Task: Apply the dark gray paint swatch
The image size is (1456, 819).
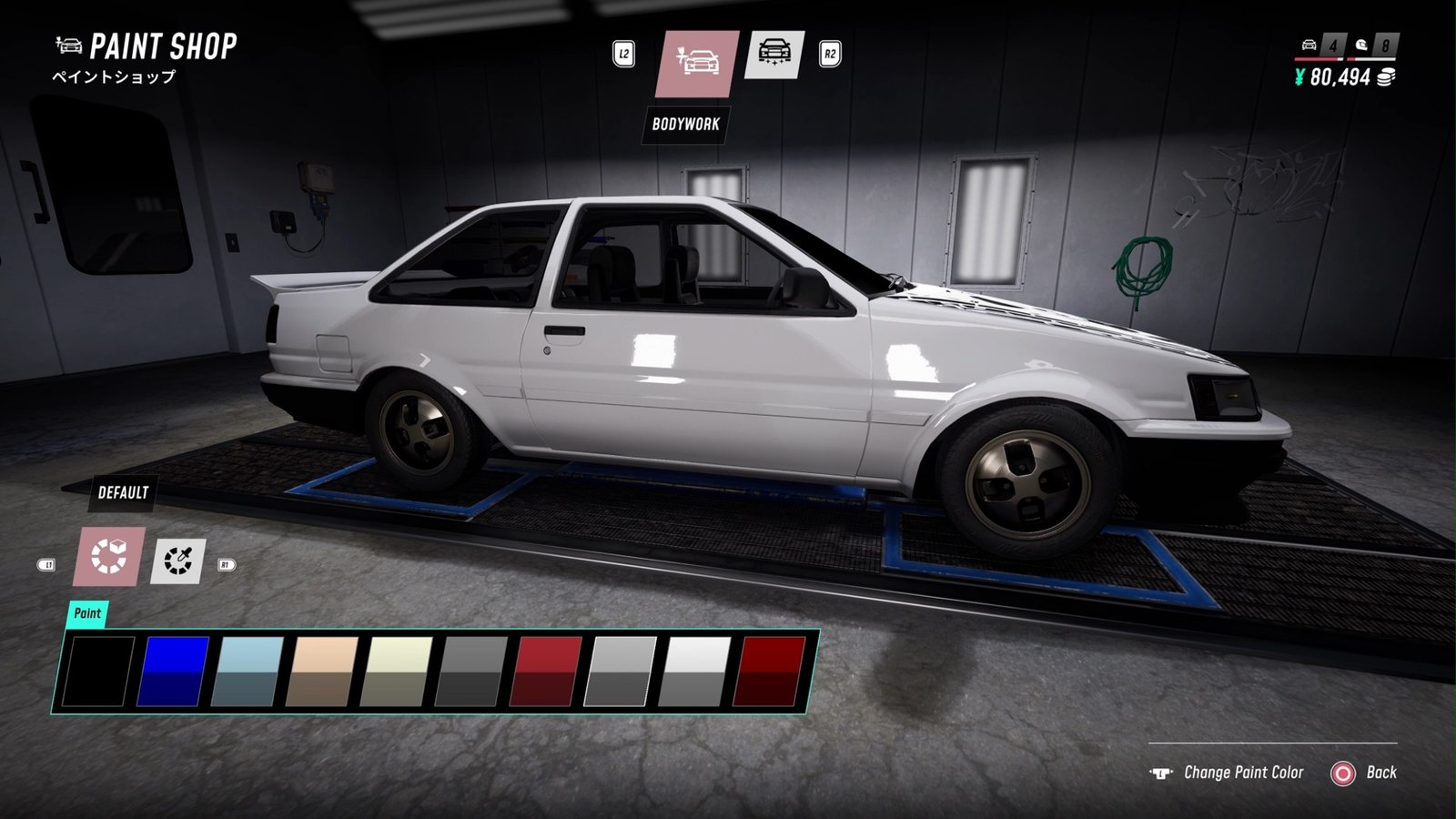Action: click(x=471, y=672)
